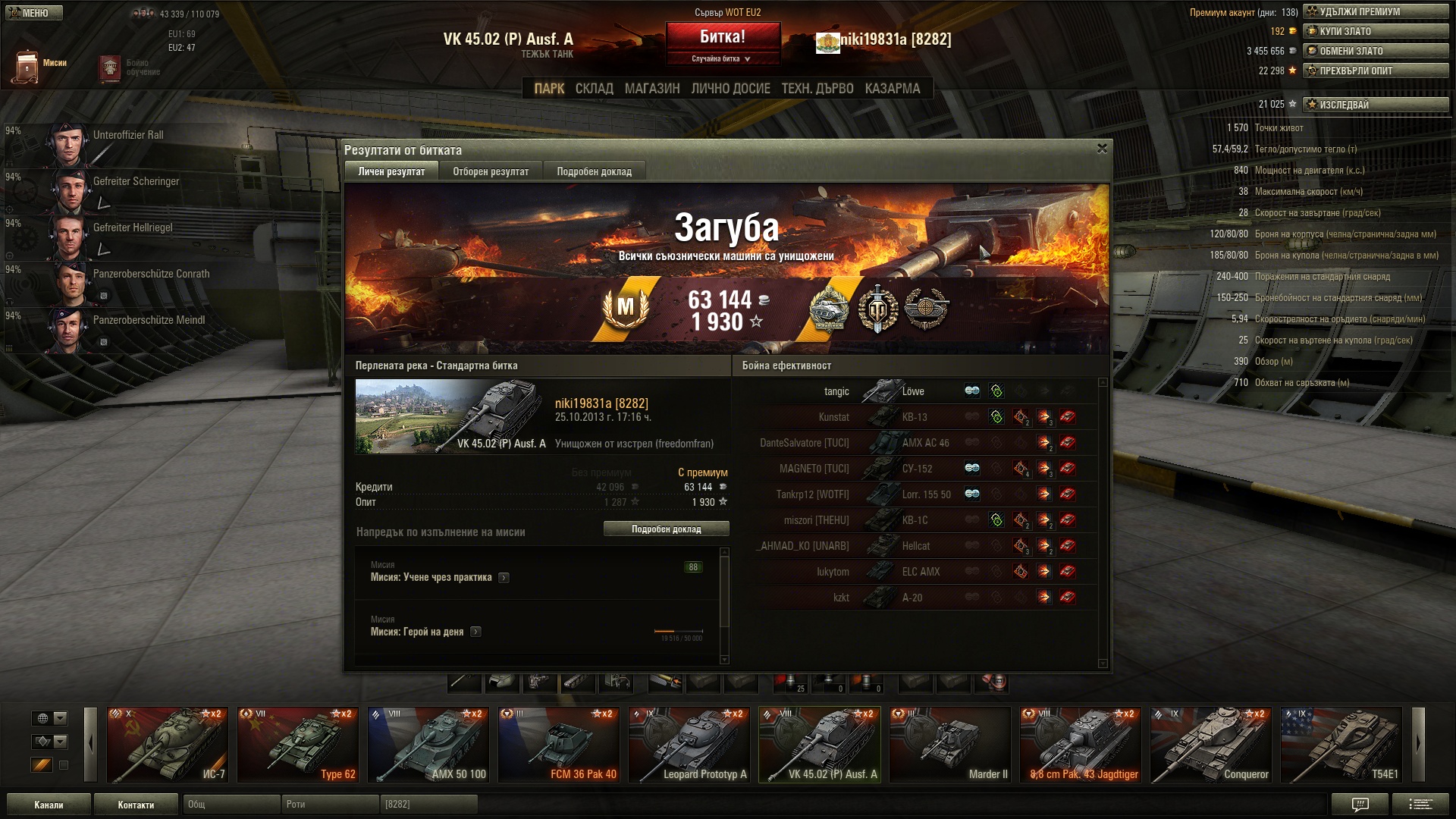This screenshot has width=1456, height=819.
Task: Open the Случайна битка battle type dropdown
Action: point(722,59)
